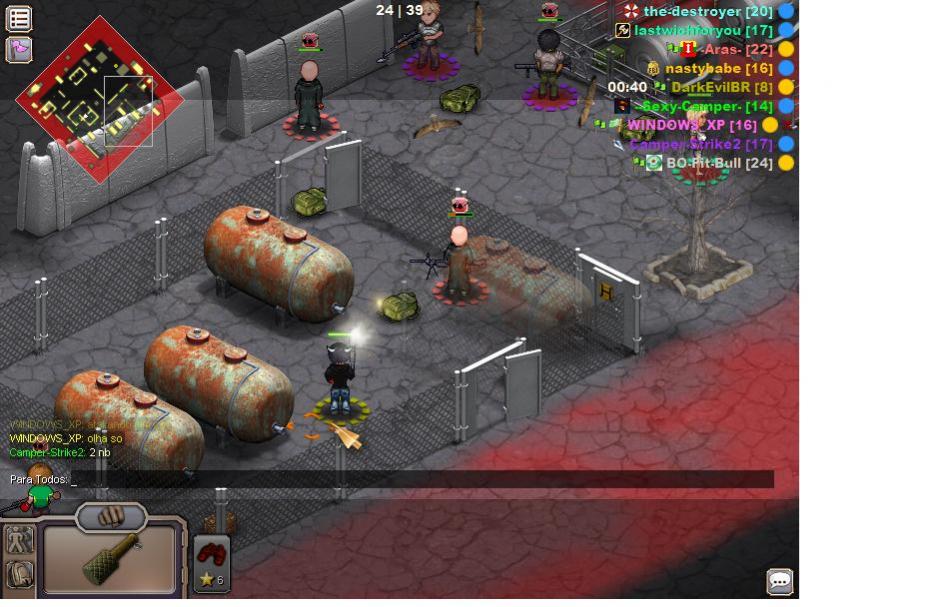Select player lastwishforyou in the list
This screenshot has height=607, width=951.
point(703,30)
